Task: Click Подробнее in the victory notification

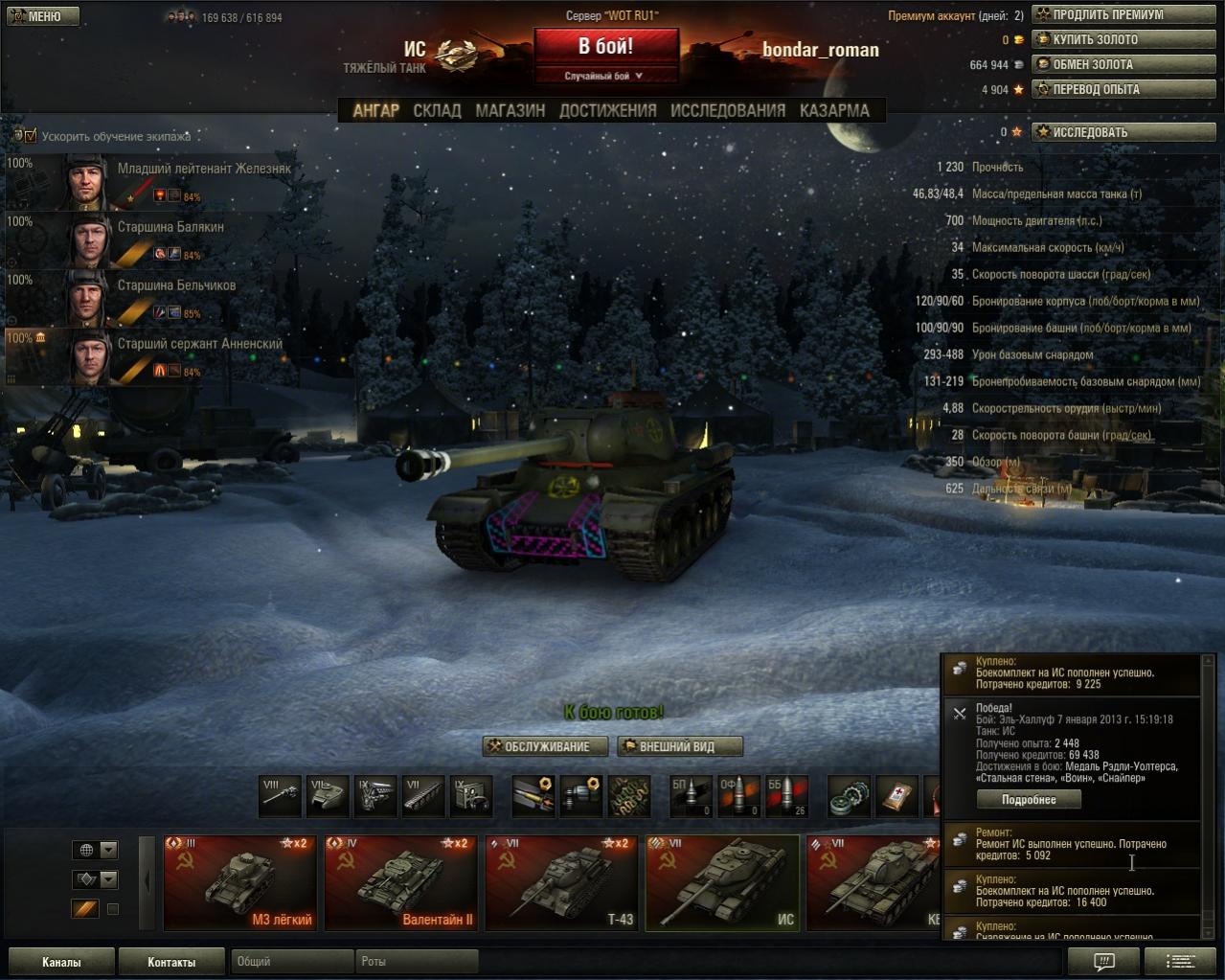Action: [1029, 800]
